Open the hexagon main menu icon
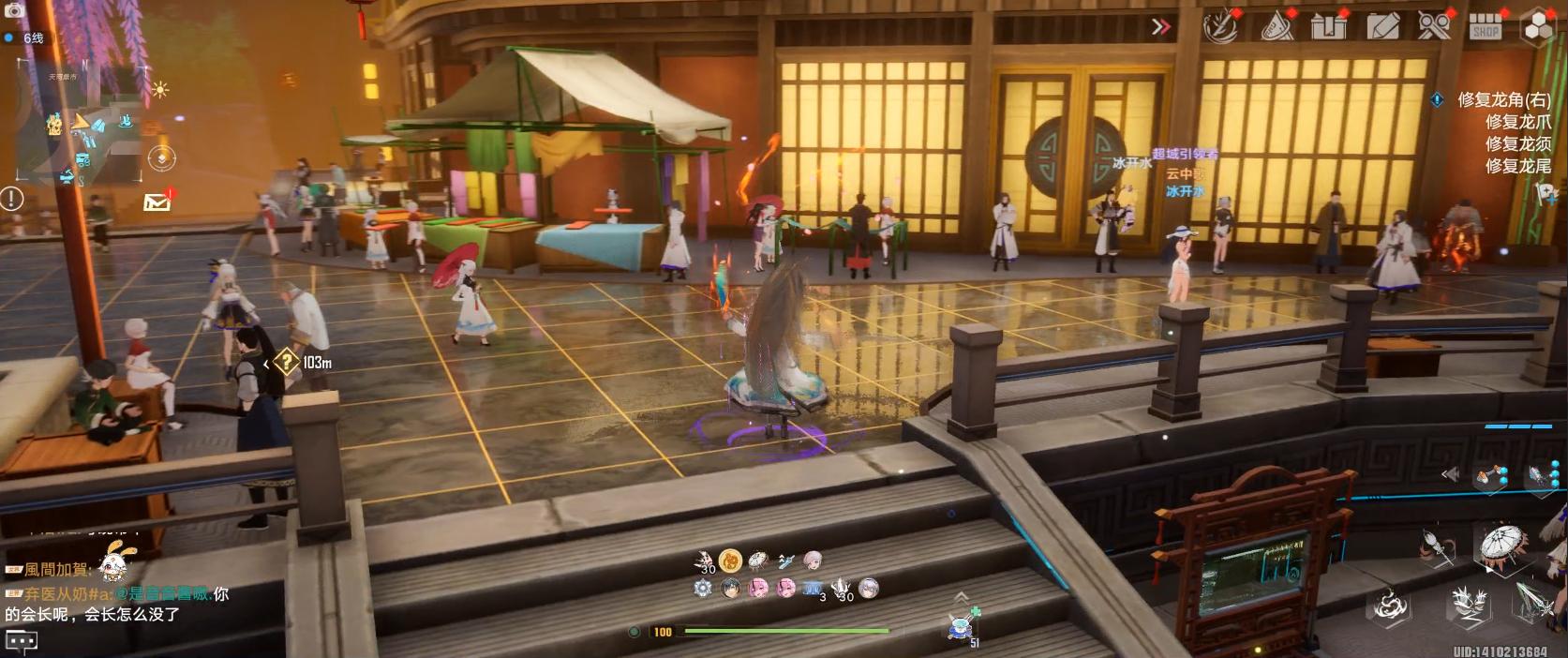Screen dimensions: 1568x658 1538,26
